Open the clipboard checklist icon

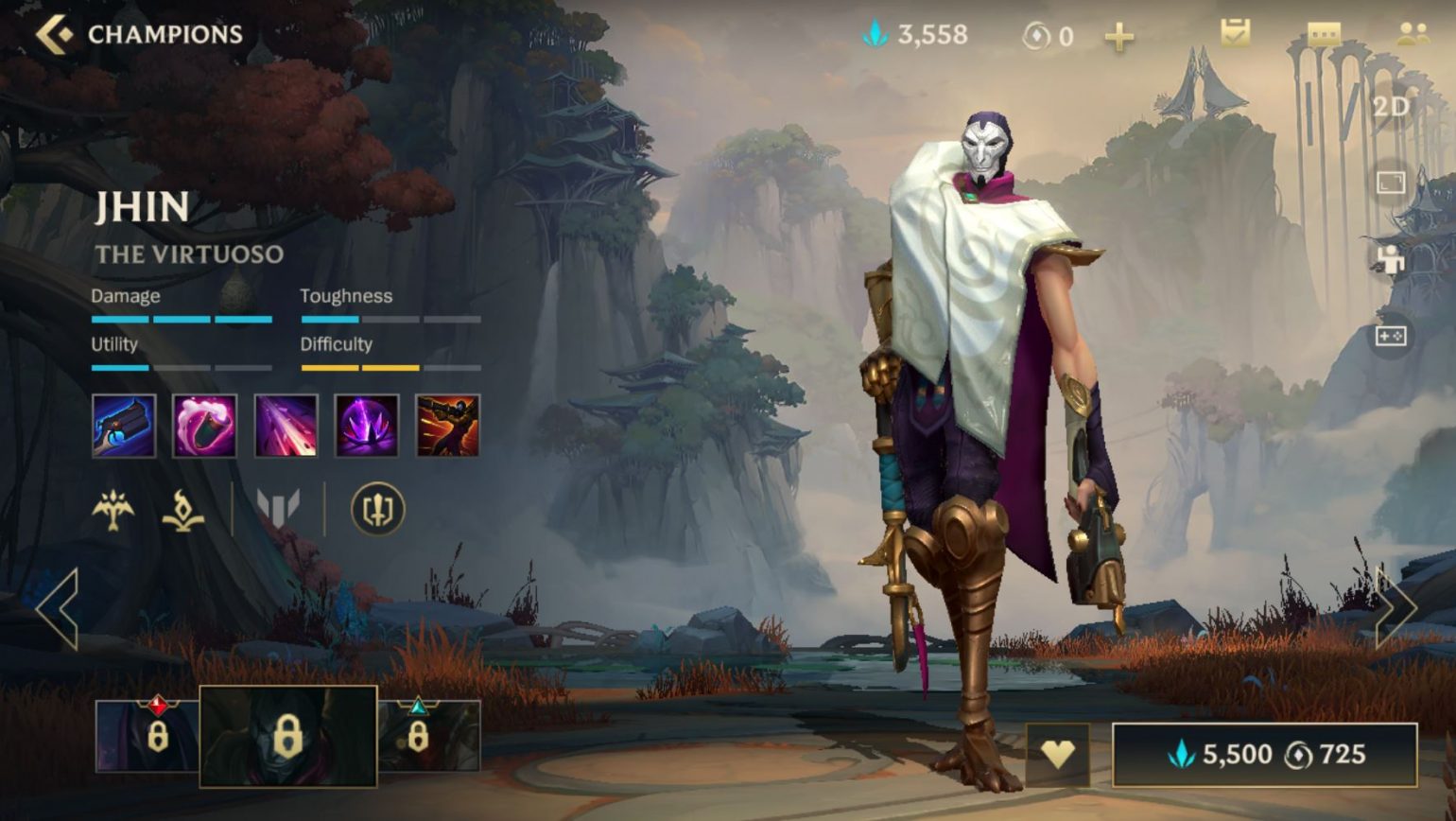click(1235, 34)
